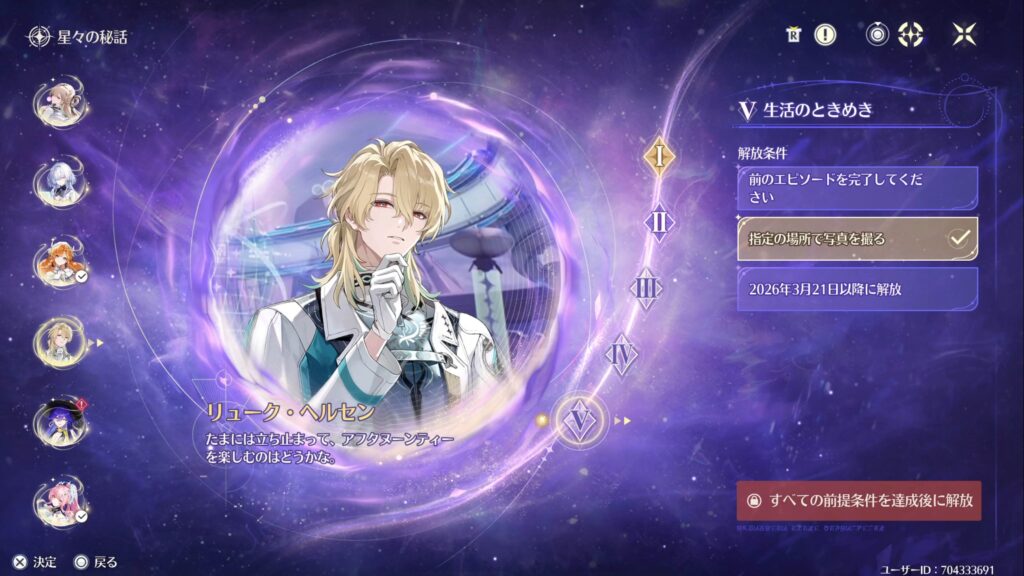Select episode I diamond node

tap(659, 156)
